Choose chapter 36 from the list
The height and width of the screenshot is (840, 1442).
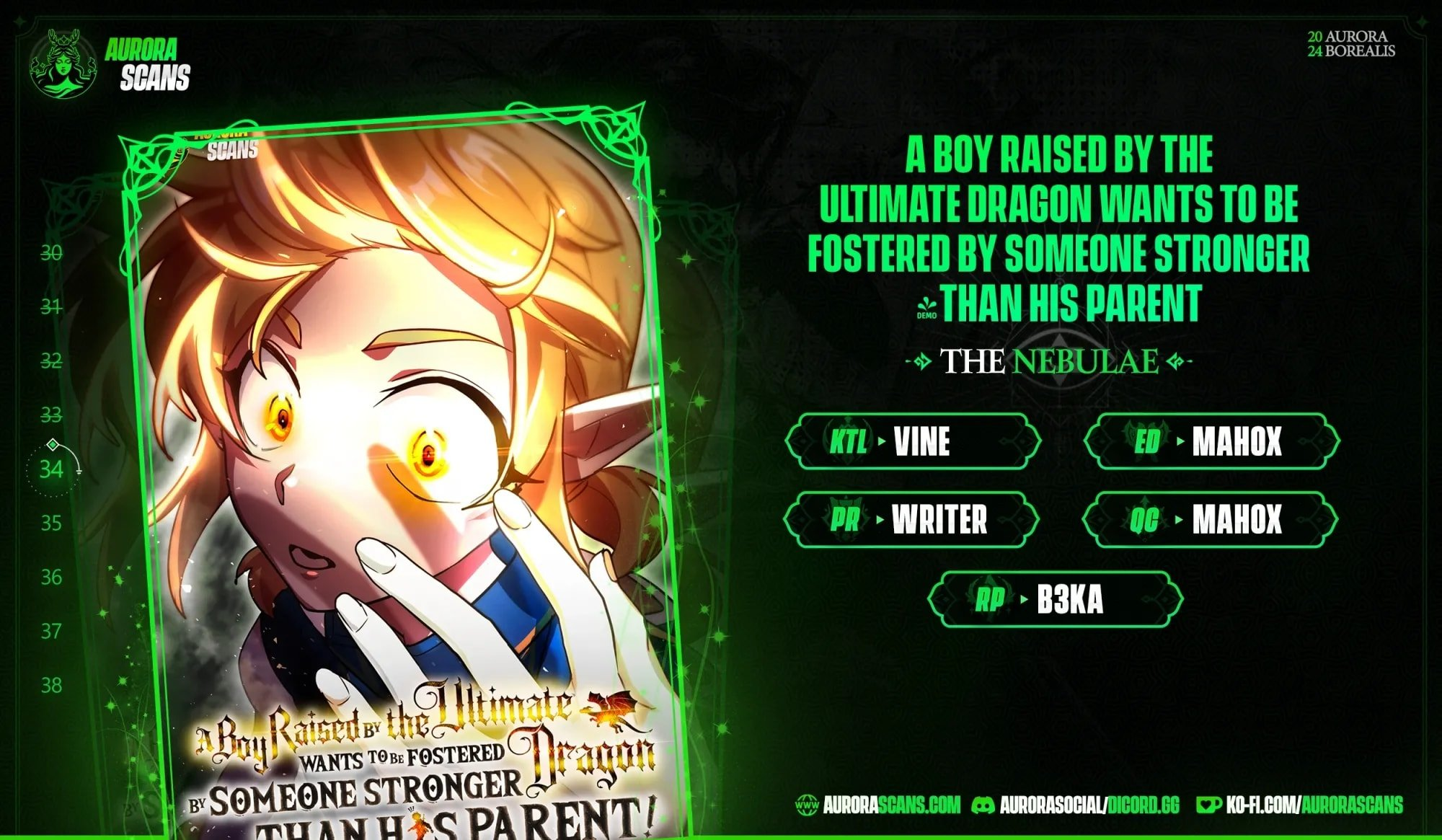[51, 577]
